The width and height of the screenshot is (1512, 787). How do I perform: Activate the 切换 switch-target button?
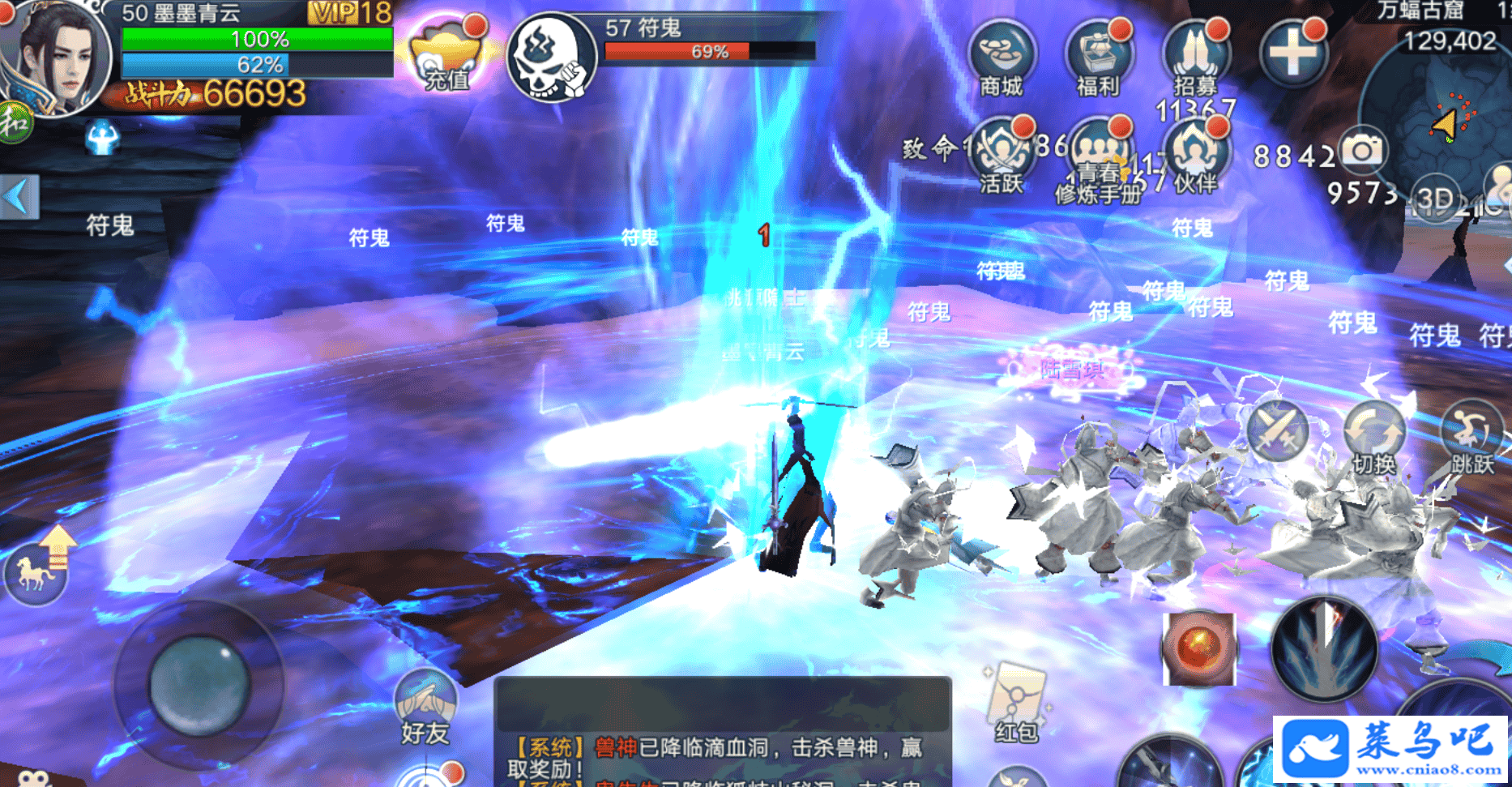click(x=1374, y=438)
